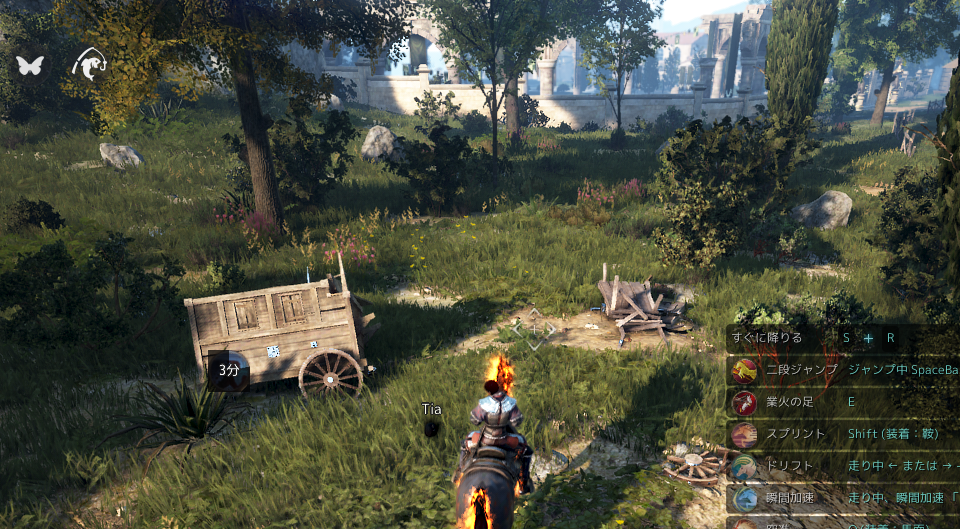Open the fishing rod and fish icon
Image resolution: width=960 pixels, height=529 pixels.
point(89,64)
